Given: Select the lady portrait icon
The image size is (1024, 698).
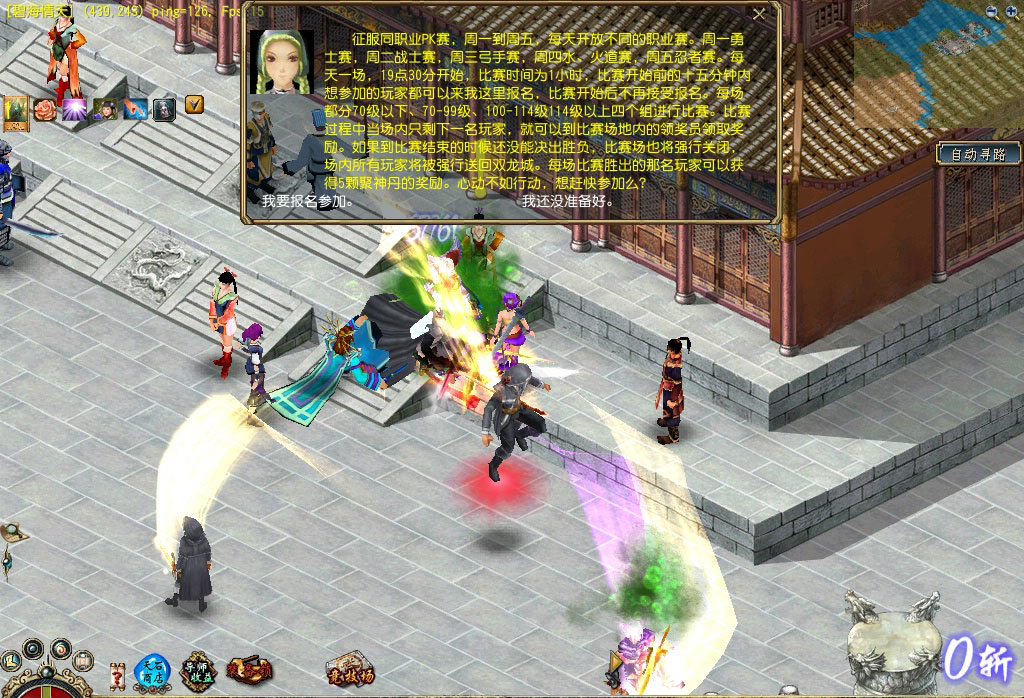Looking at the screenshot, I should (105, 108).
